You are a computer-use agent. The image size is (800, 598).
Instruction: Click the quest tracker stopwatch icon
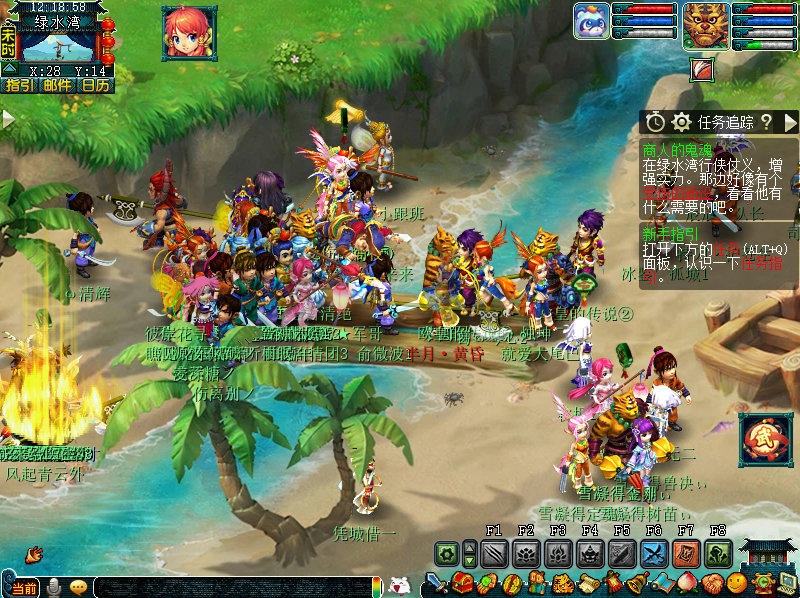[655, 122]
